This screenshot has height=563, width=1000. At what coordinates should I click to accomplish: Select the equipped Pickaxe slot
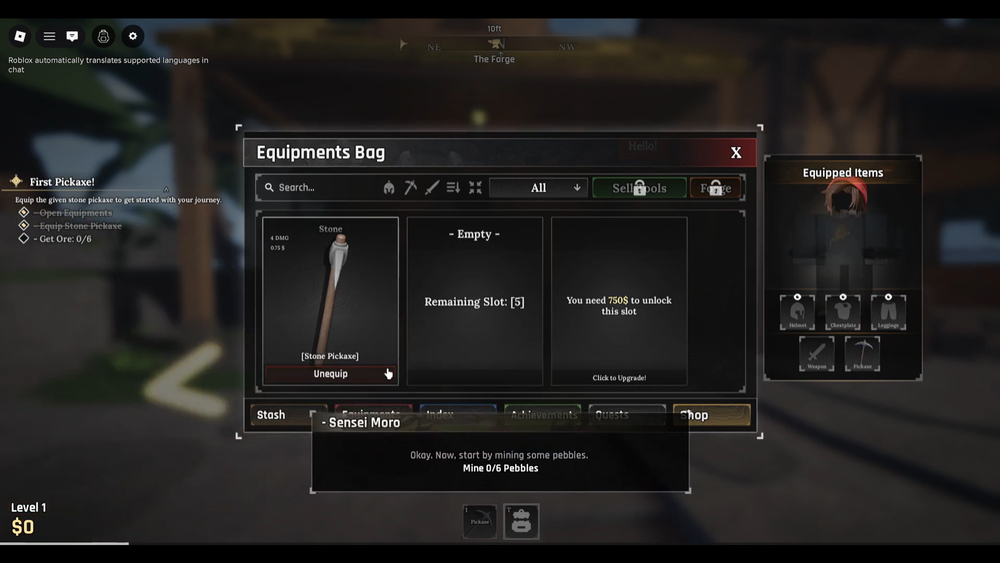point(862,354)
